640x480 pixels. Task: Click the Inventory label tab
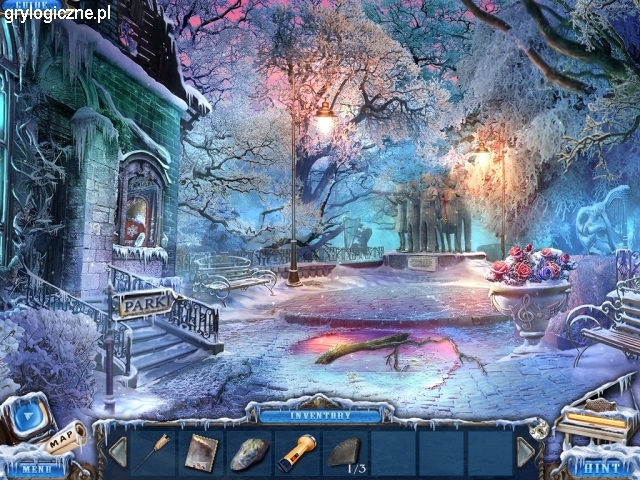pyautogui.click(x=320, y=415)
